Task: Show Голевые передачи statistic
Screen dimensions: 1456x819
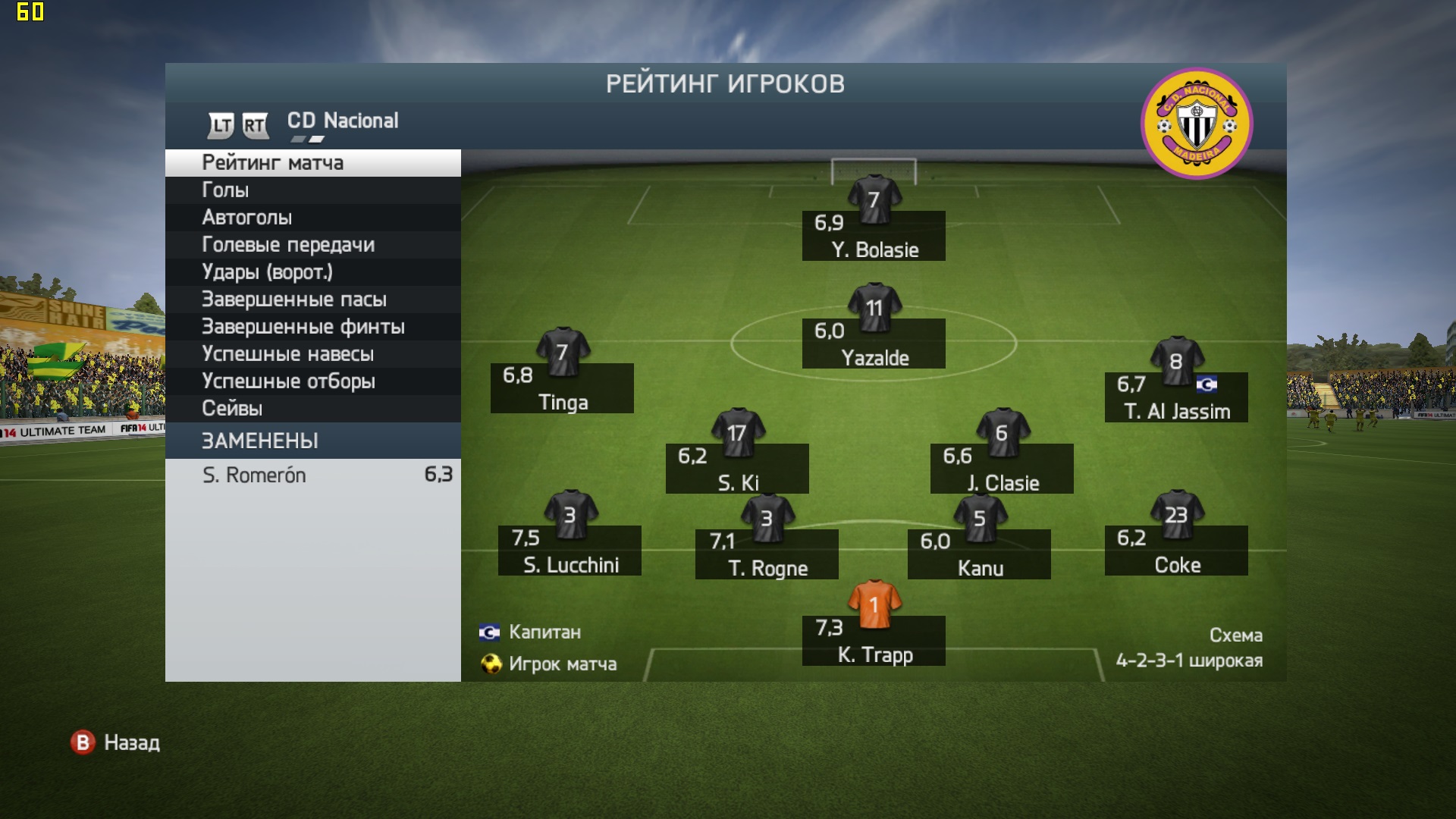Action: (x=312, y=245)
